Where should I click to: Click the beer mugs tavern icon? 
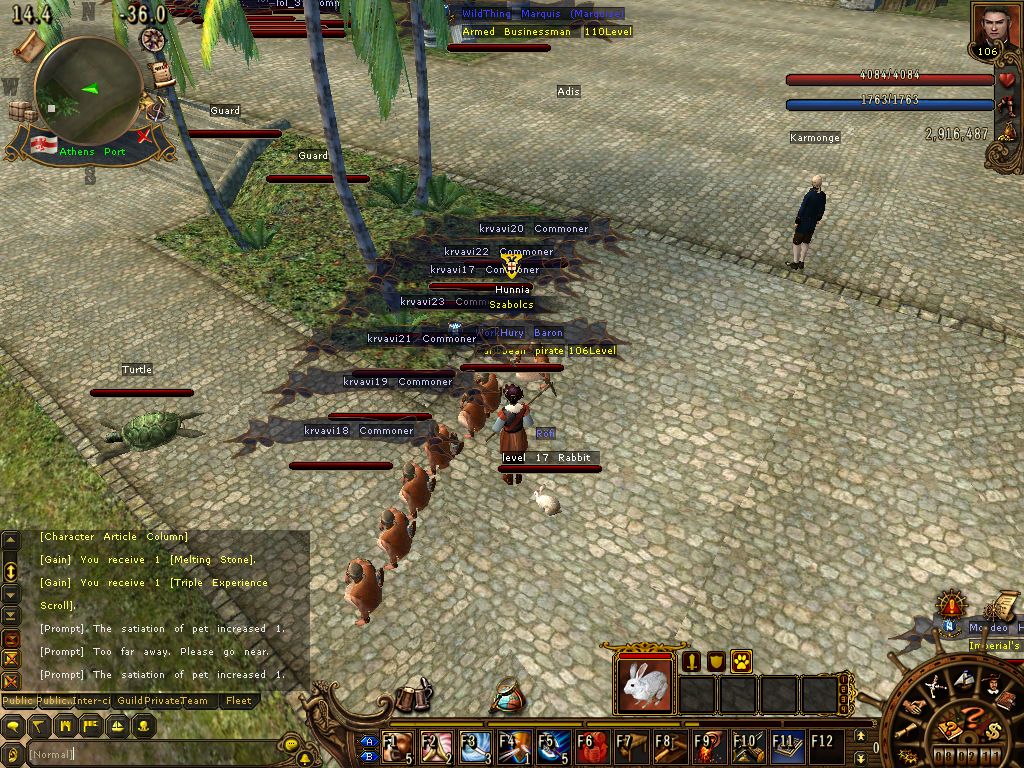(412, 697)
